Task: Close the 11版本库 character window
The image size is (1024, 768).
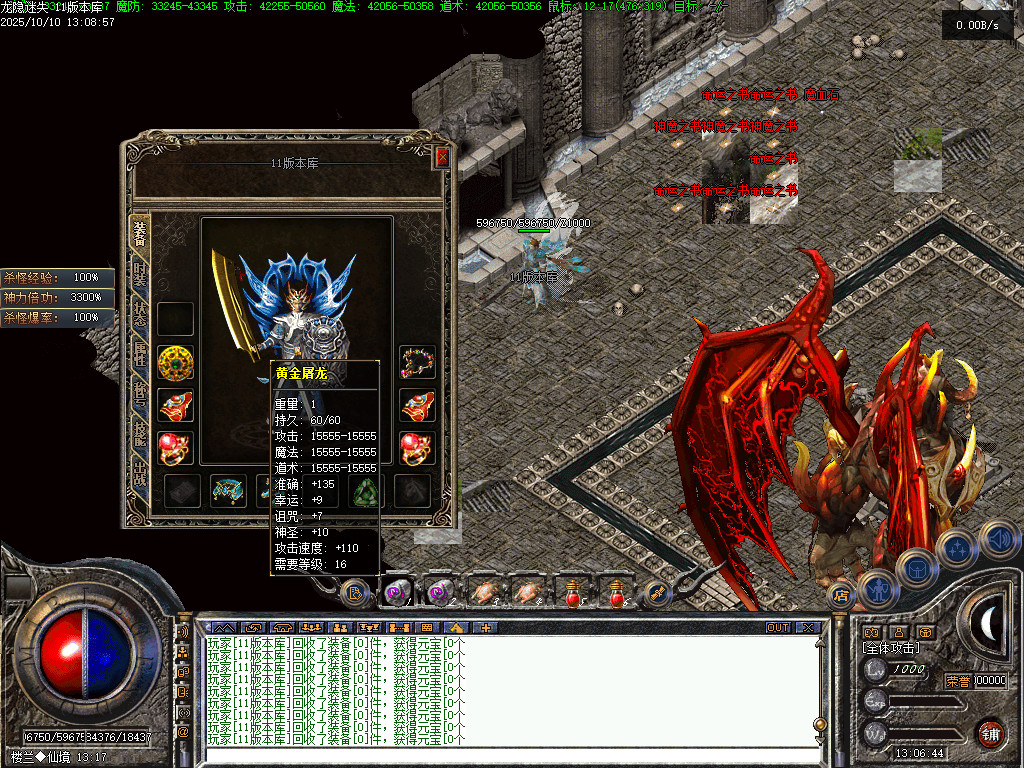Action: (x=442, y=157)
